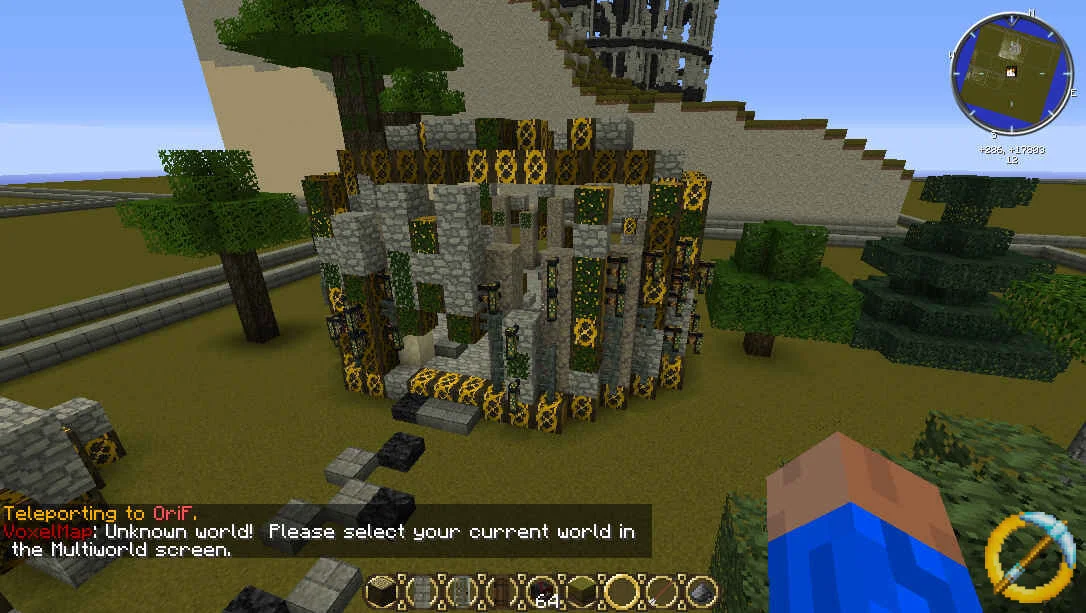Pick the olive grass block hotbar slot
This screenshot has width=1086, height=613.
(x=579, y=590)
